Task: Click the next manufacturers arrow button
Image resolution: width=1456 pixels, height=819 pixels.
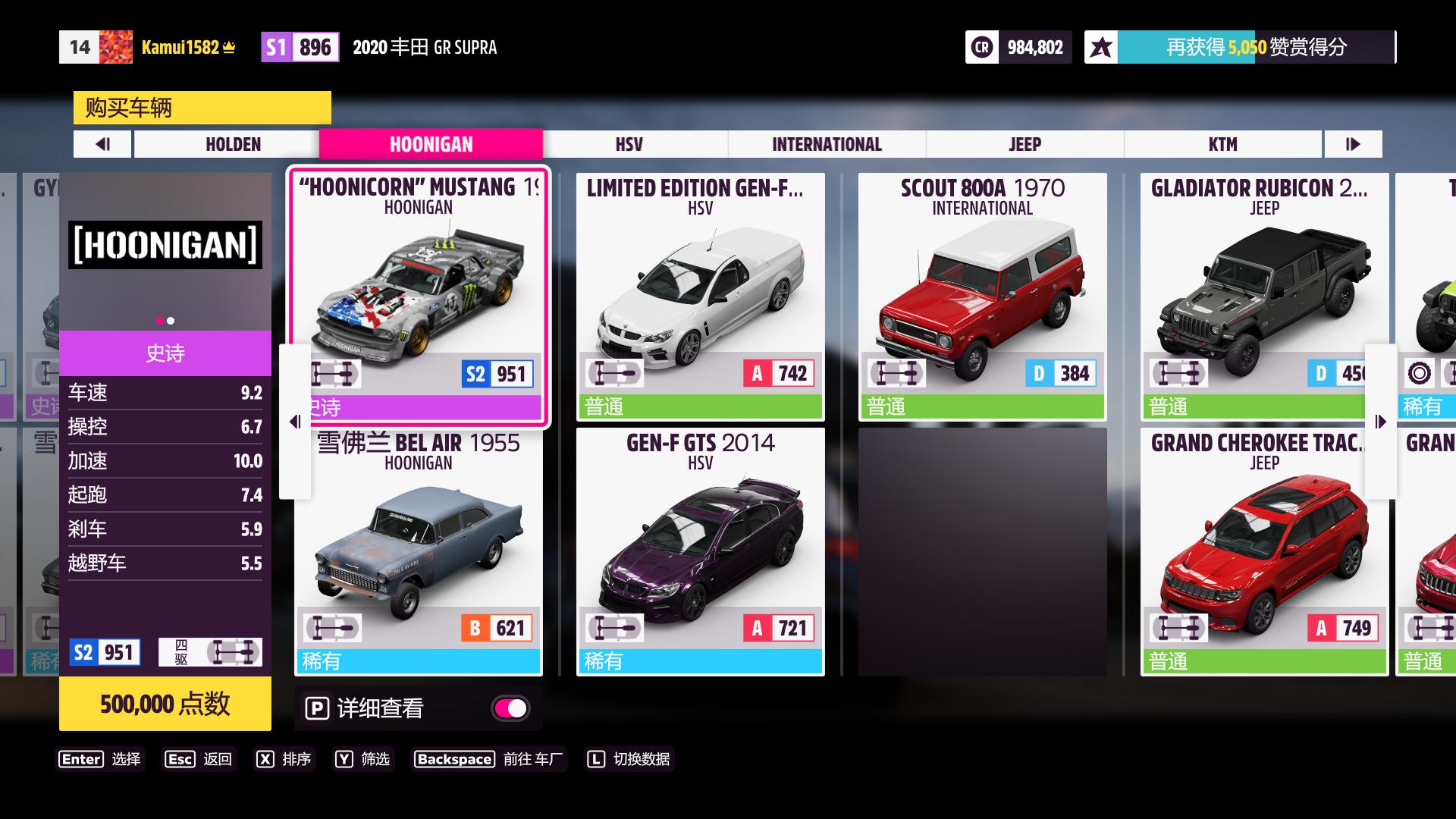Action: click(x=1353, y=144)
